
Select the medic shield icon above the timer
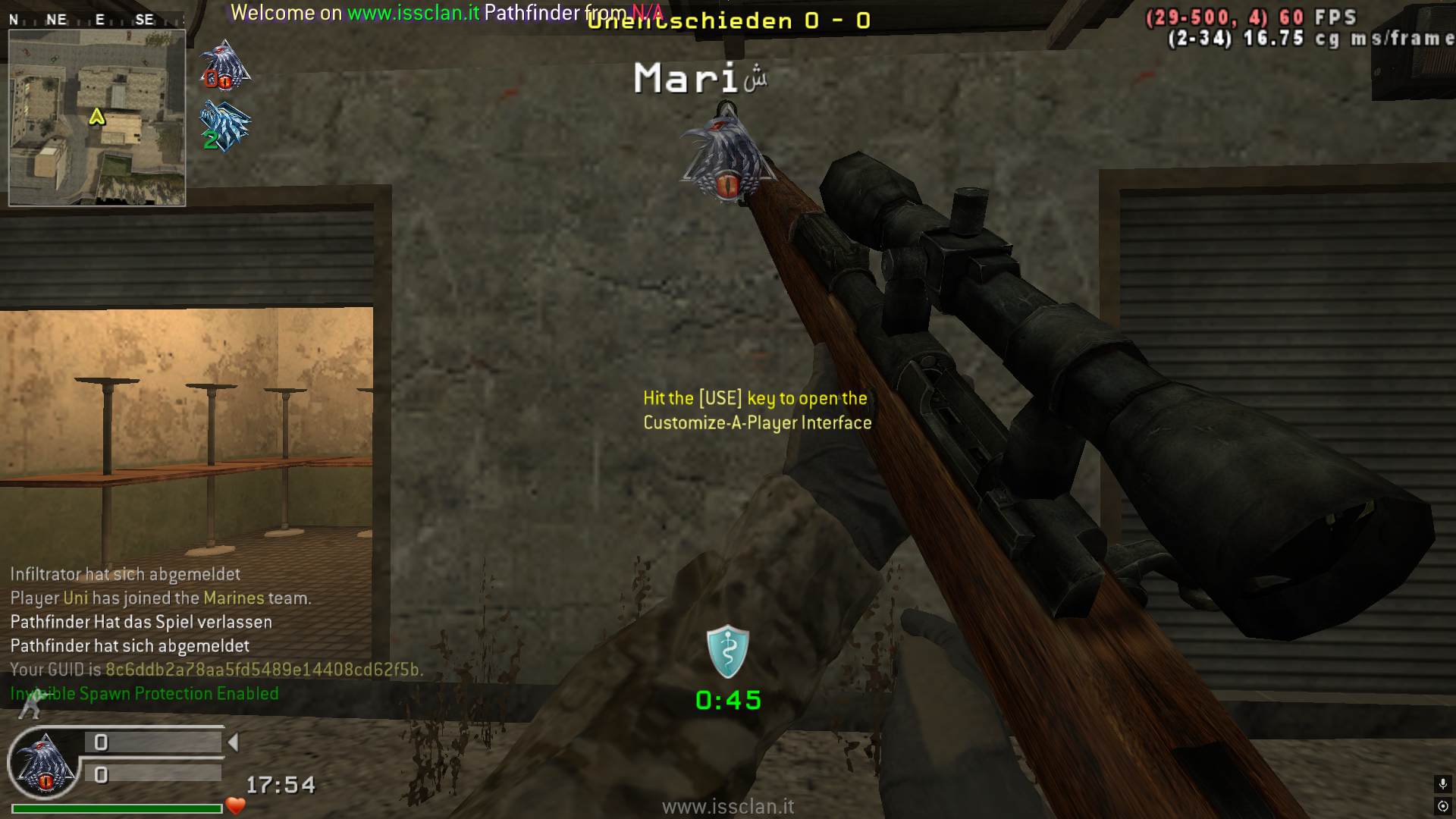tap(728, 651)
